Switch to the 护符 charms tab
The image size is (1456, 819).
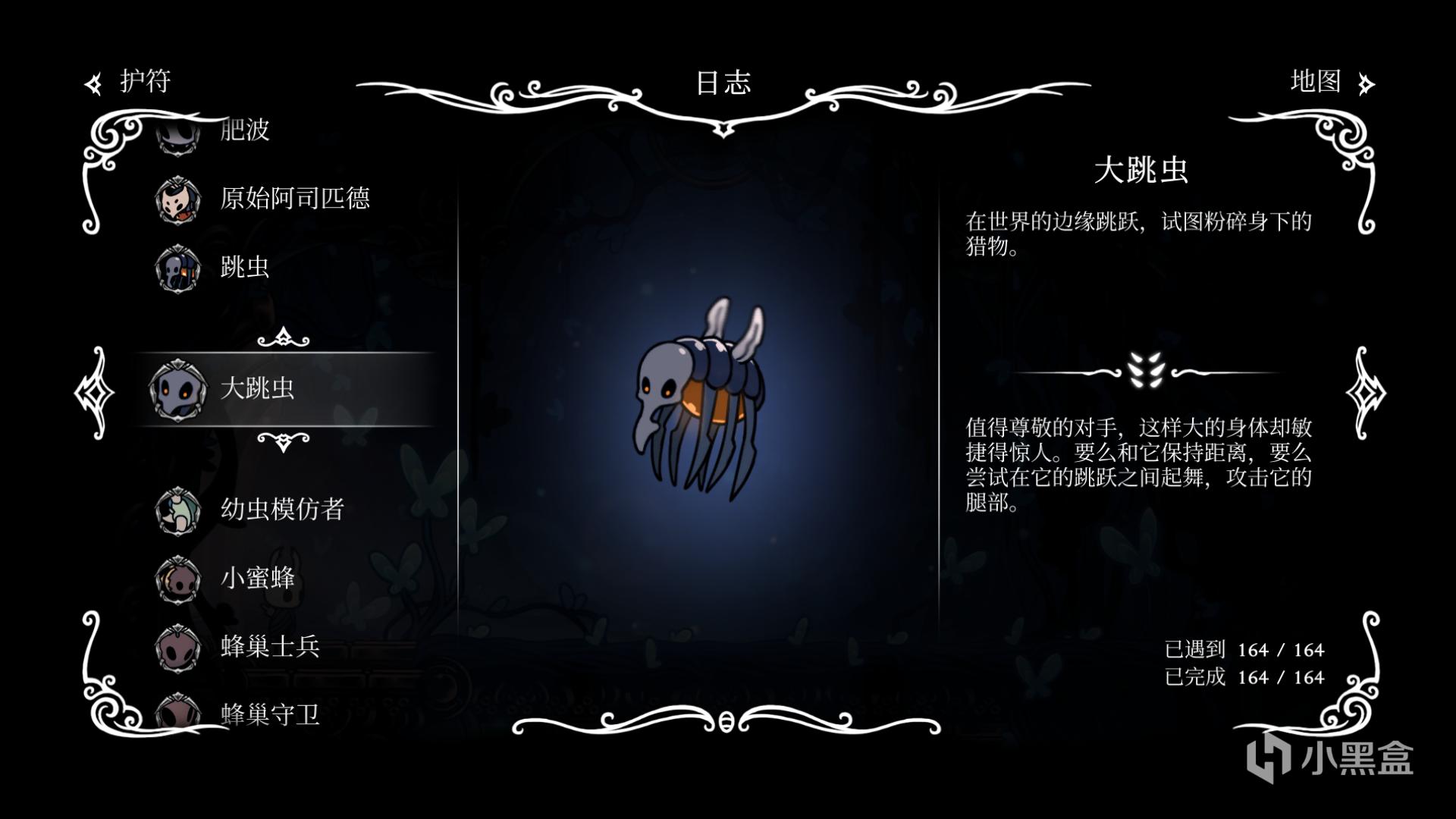point(130,82)
